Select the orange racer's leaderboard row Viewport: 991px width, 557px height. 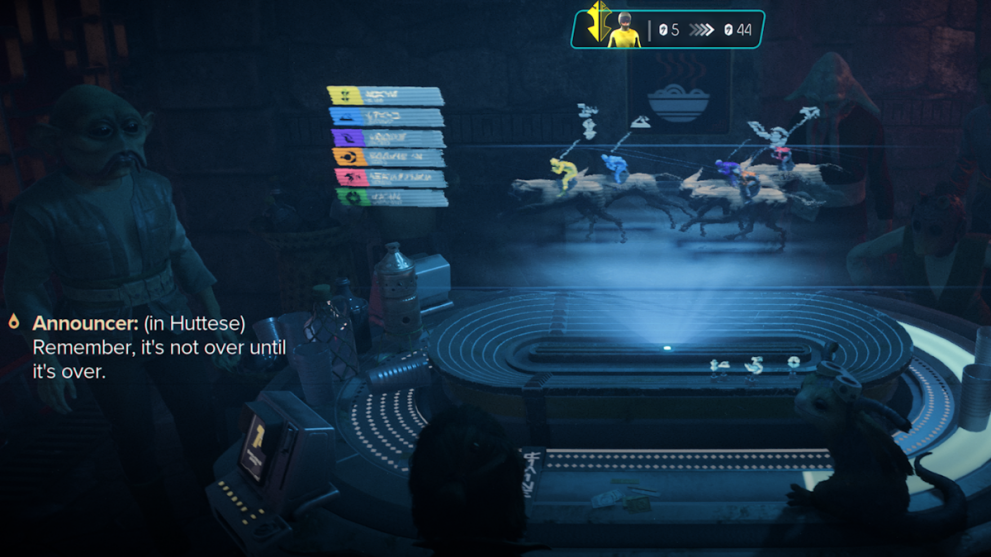pyautogui.click(x=388, y=157)
